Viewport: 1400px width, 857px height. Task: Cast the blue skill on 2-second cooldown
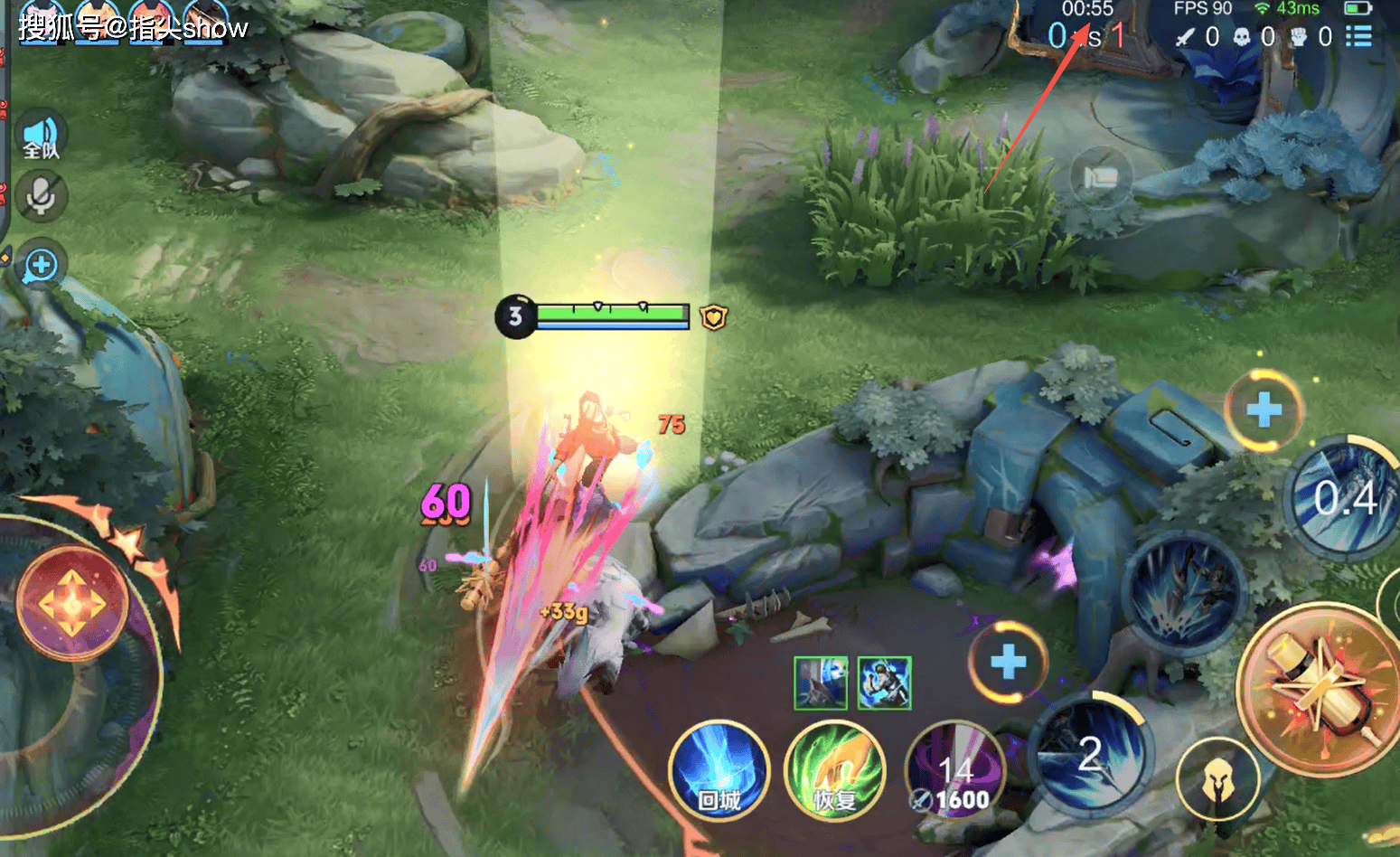[x=1090, y=754]
